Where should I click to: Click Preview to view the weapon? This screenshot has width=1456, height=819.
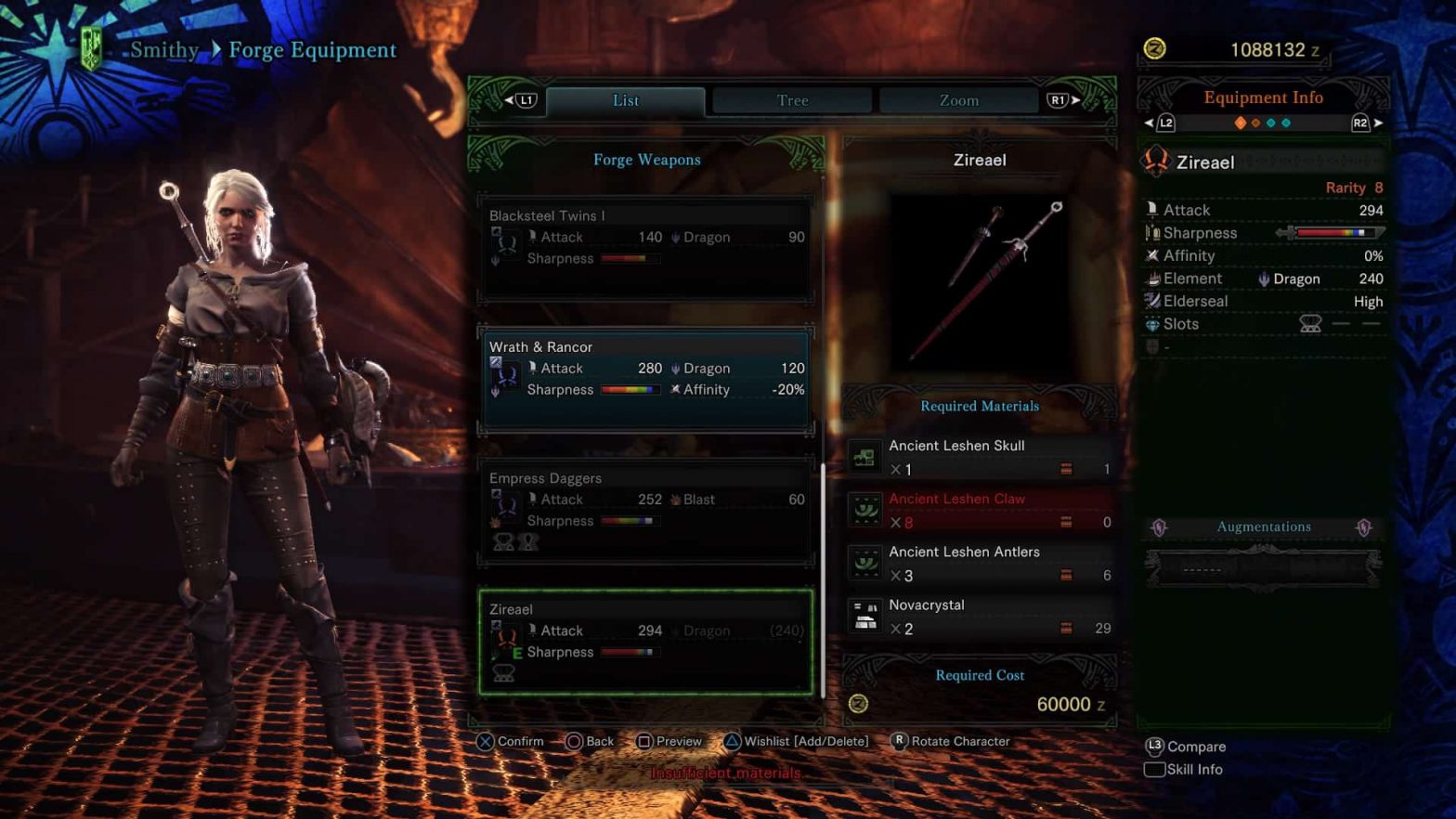(669, 741)
